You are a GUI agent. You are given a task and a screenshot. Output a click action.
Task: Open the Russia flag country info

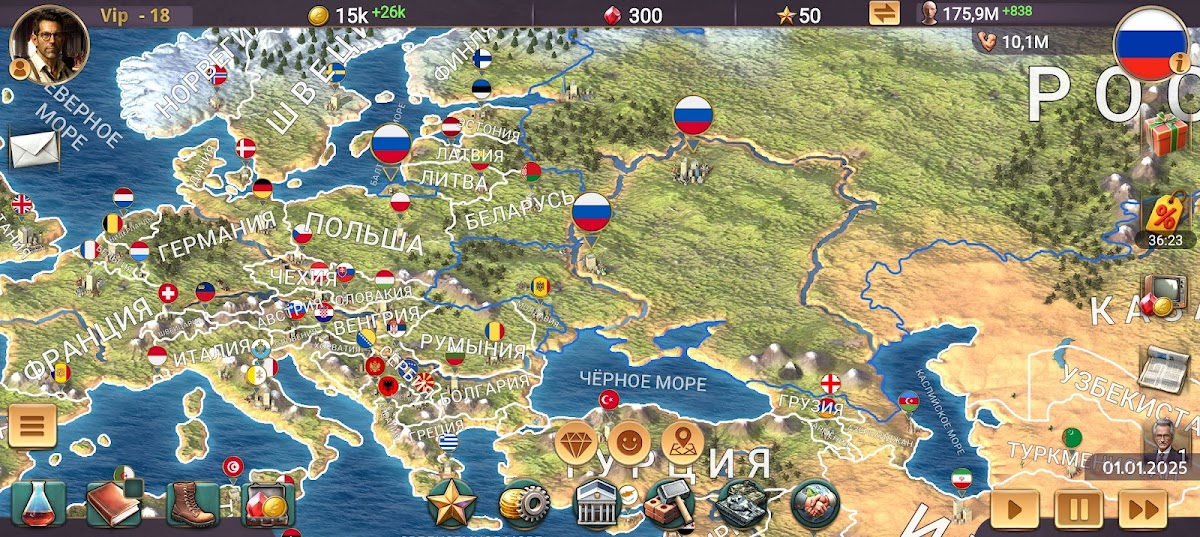pyautogui.click(x=1150, y=42)
